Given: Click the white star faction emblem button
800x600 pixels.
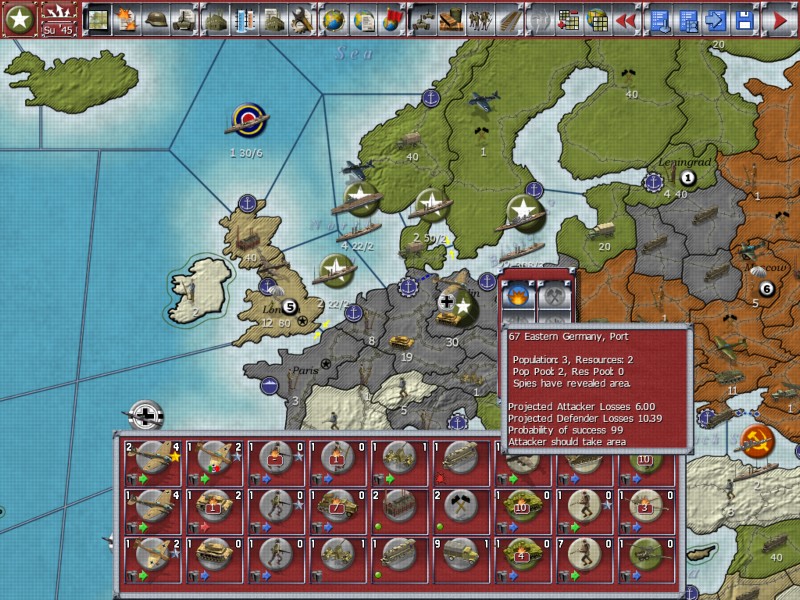Looking at the screenshot, I should click(20, 20).
